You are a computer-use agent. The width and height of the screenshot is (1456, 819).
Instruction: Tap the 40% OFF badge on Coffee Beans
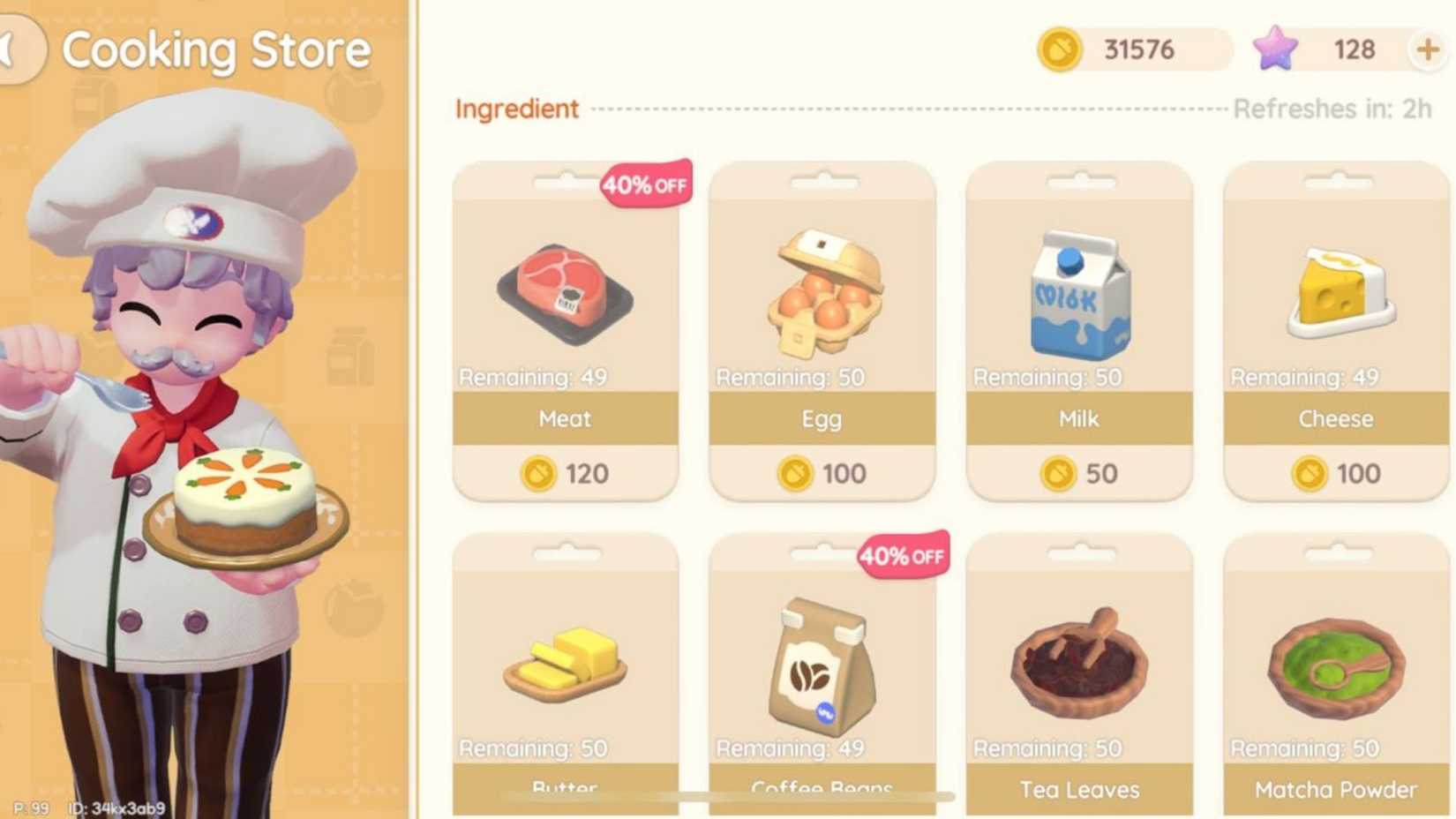902,556
